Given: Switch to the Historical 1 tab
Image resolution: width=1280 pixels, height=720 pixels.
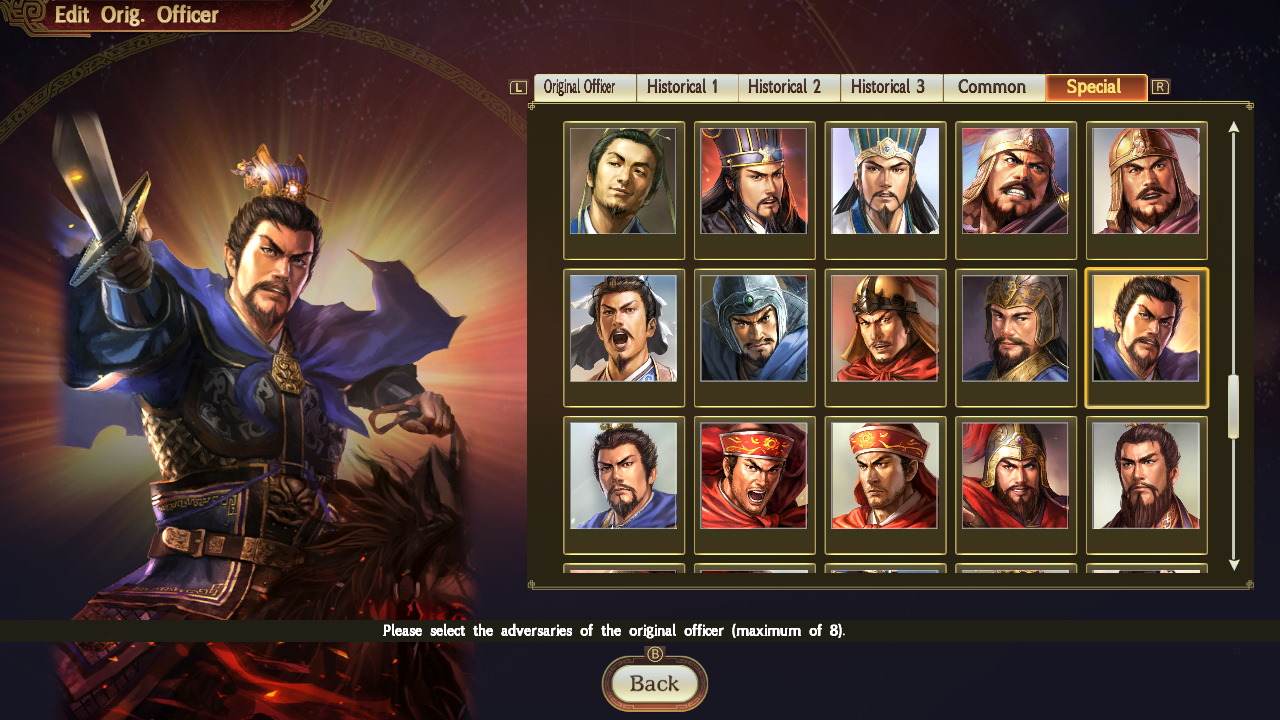Looking at the screenshot, I should coord(686,87).
